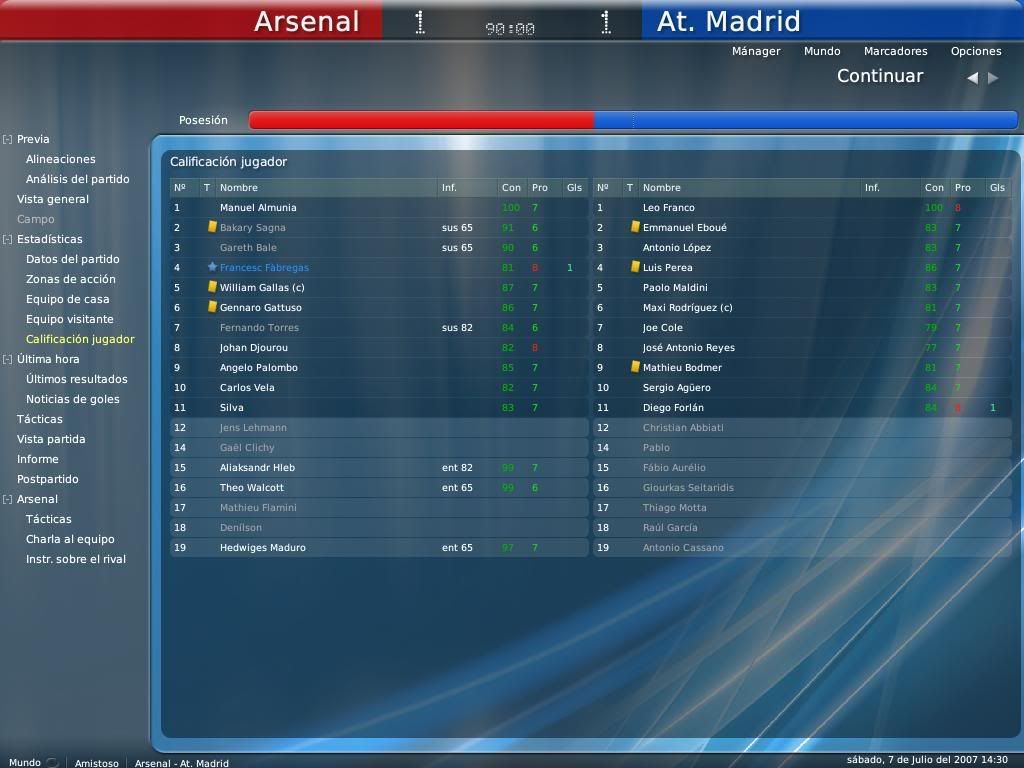The width and height of the screenshot is (1024, 768).
Task: Open Análisis del partido
Action: tap(77, 179)
